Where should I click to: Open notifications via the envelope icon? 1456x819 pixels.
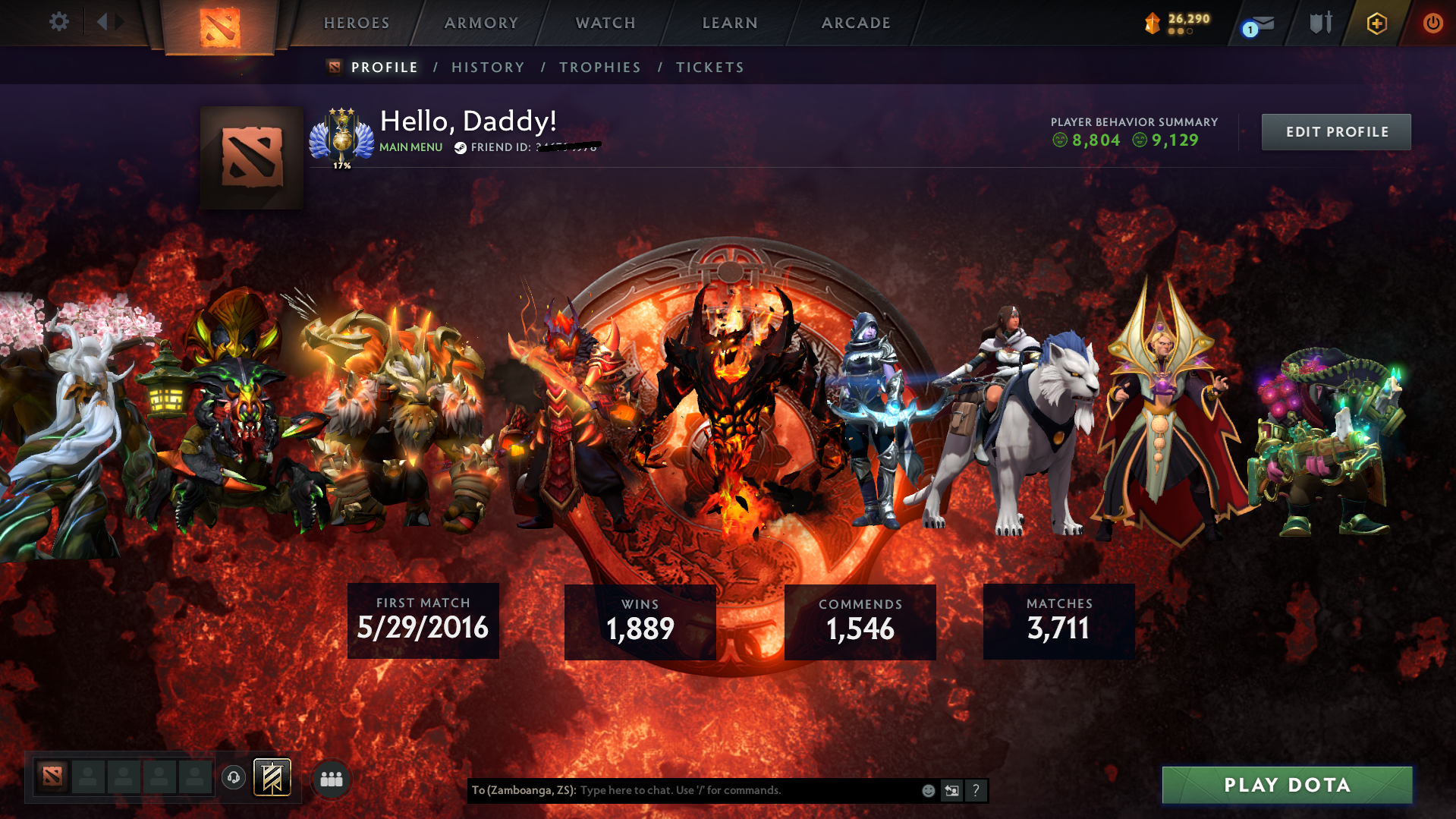(1262, 23)
